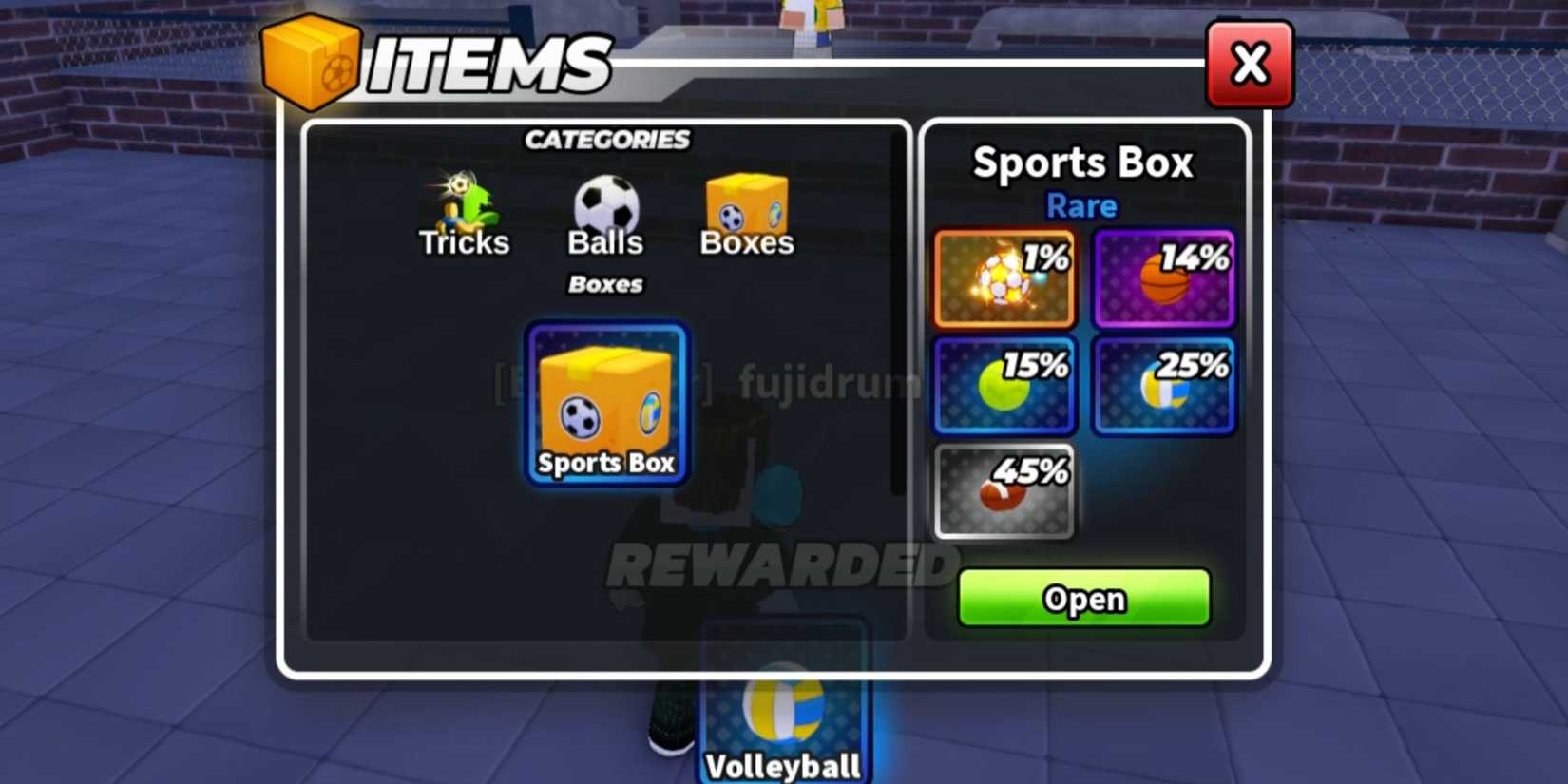The width and height of the screenshot is (1568, 784).
Task: Select the 15% tennis ball reward tile
Action: tap(1004, 385)
